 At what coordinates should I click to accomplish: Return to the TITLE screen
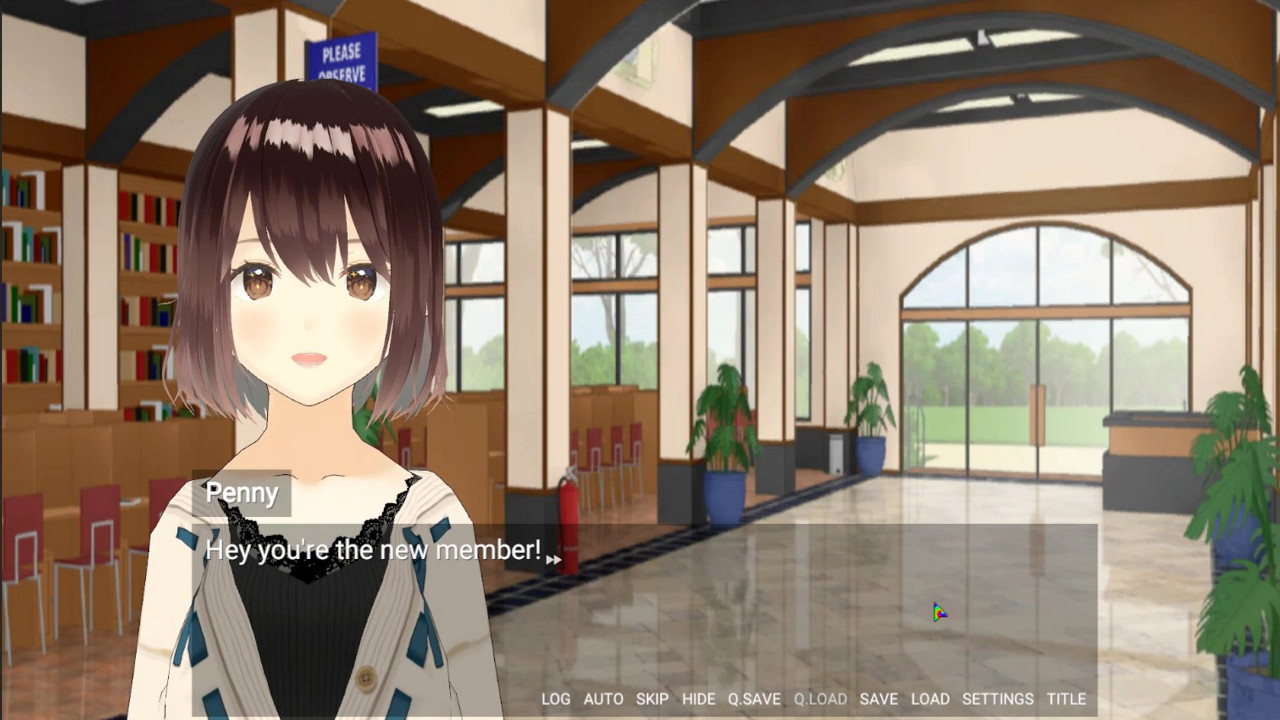click(1067, 699)
